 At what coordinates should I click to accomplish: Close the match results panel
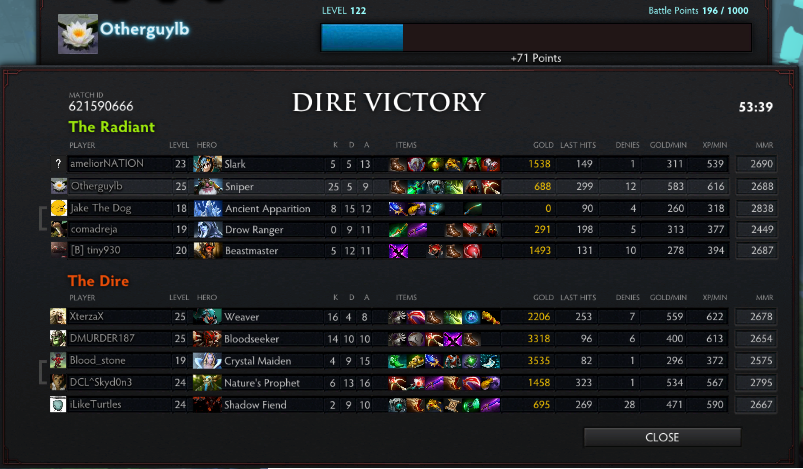pyautogui.click(x=662, y=437)
